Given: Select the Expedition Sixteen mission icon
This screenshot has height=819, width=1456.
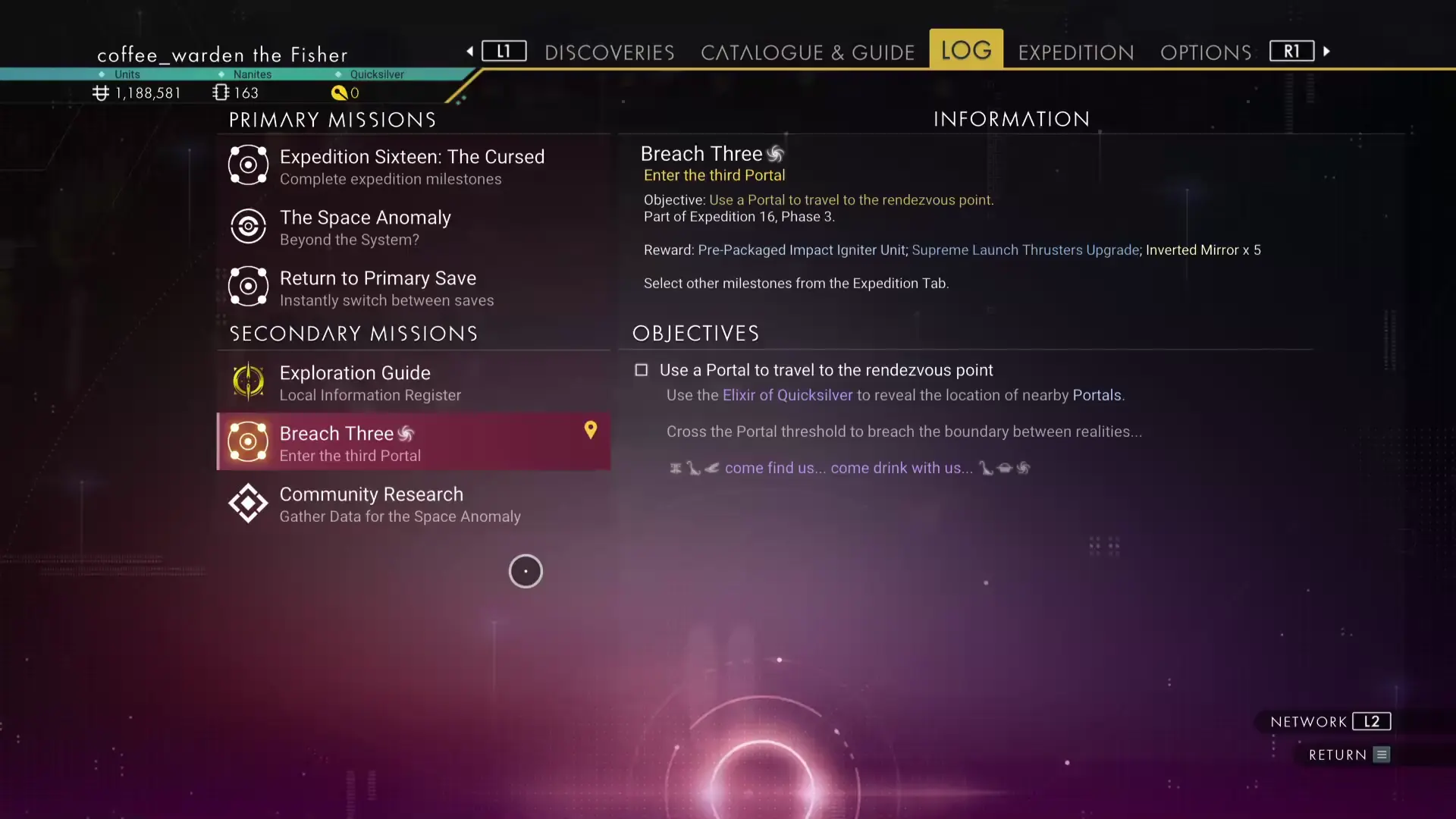Looking at the screenshot, I should click(247, 165).
